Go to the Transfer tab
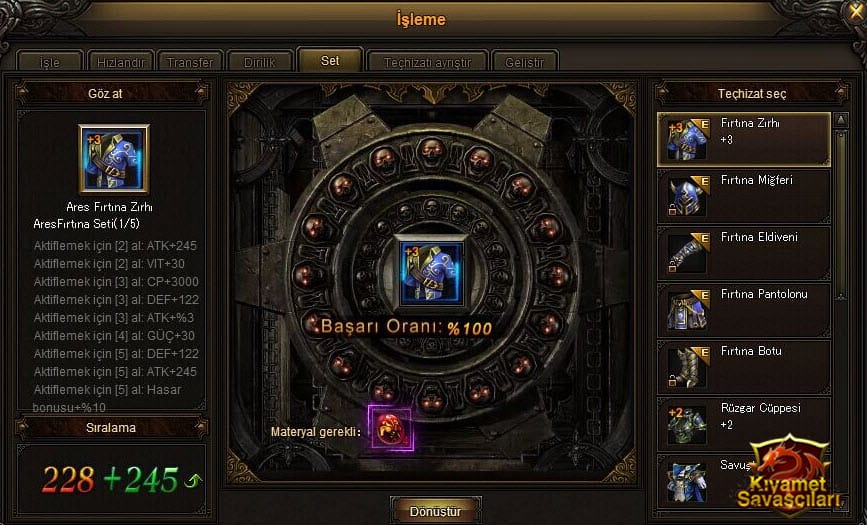Screen dimensions: 867x525 coord(189,62)
